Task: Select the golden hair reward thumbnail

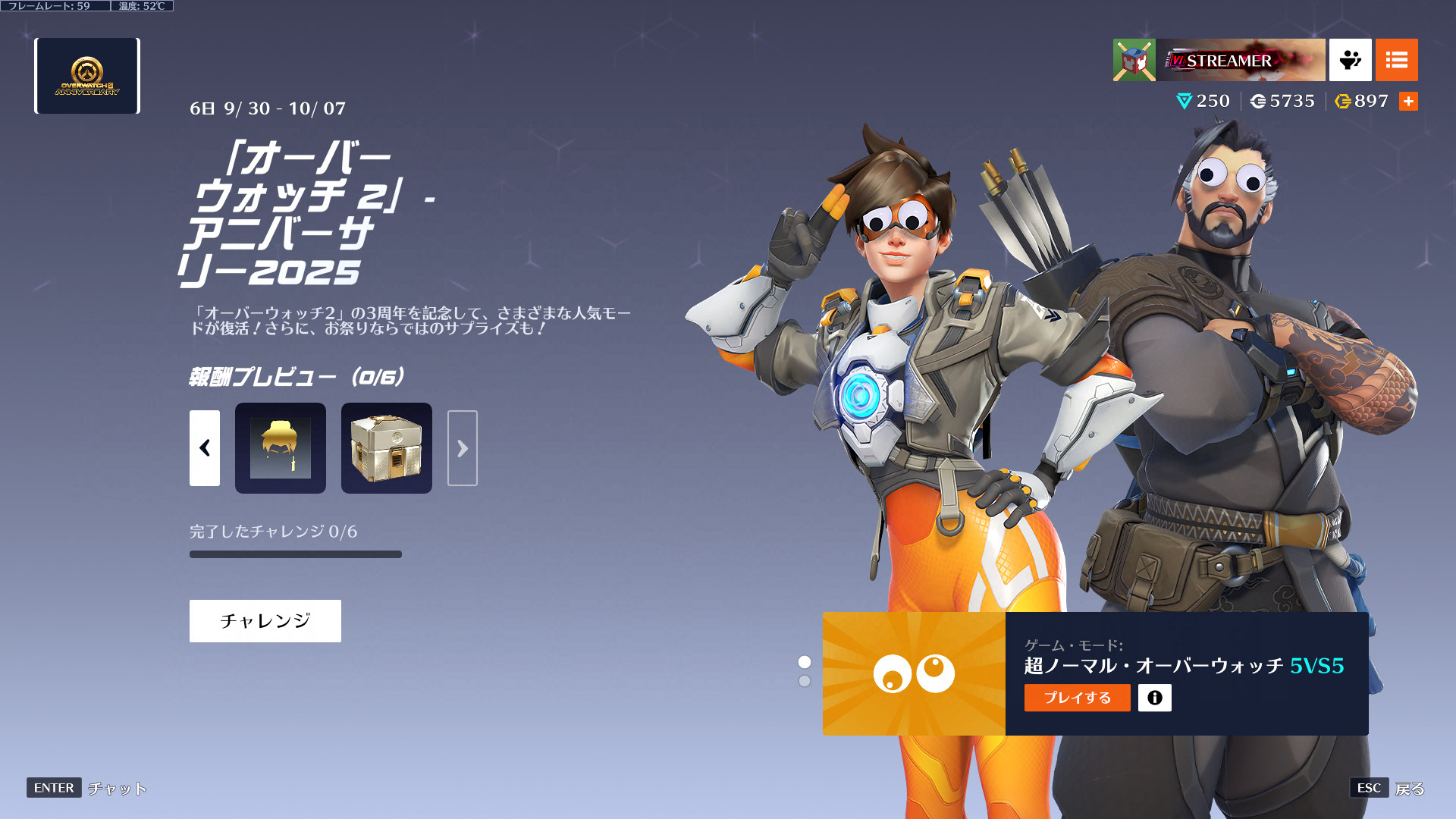Action: 281,448
